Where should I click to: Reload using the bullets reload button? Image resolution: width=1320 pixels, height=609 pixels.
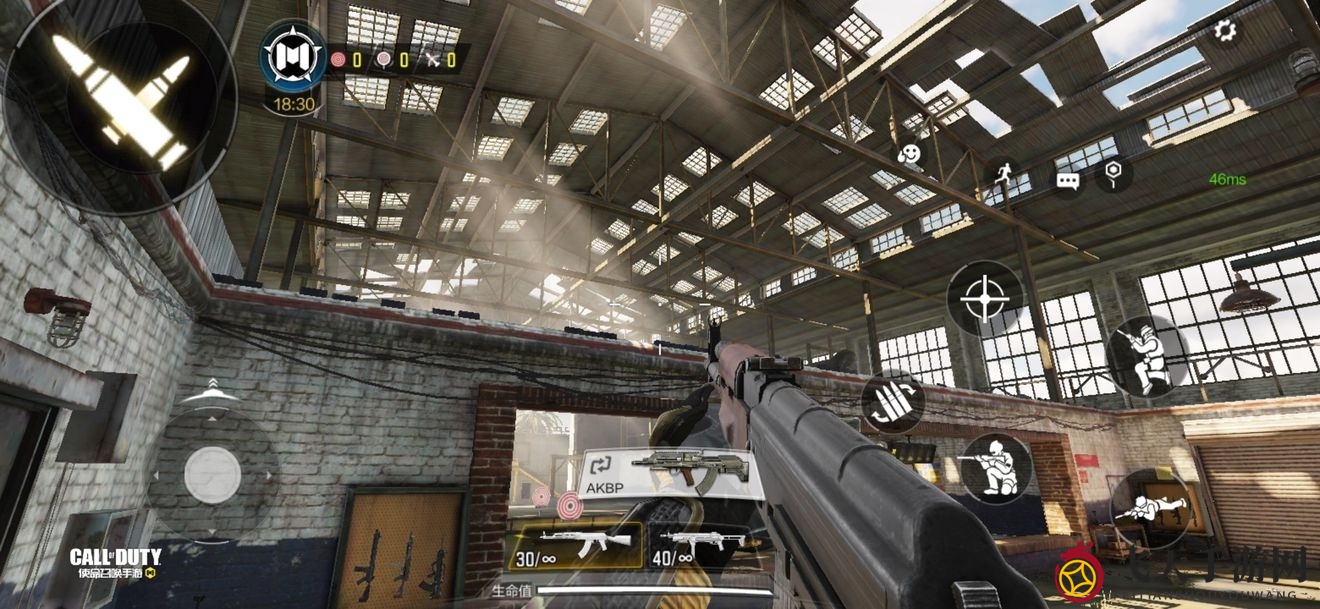pyautogui.click(x=892, y=402)
